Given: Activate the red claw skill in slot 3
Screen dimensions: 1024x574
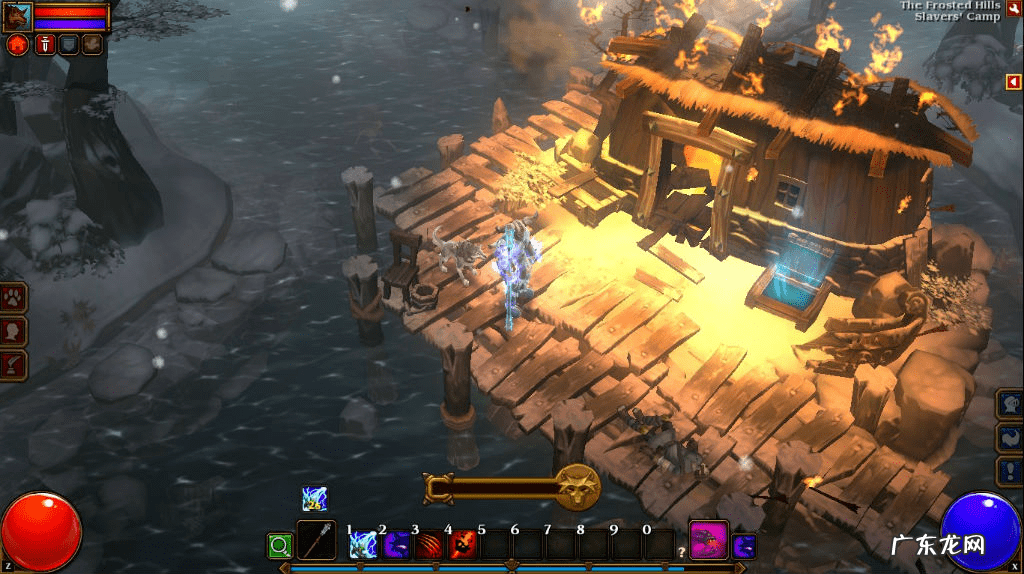Looking at the screenshot, I should click(x=428, y=546).
